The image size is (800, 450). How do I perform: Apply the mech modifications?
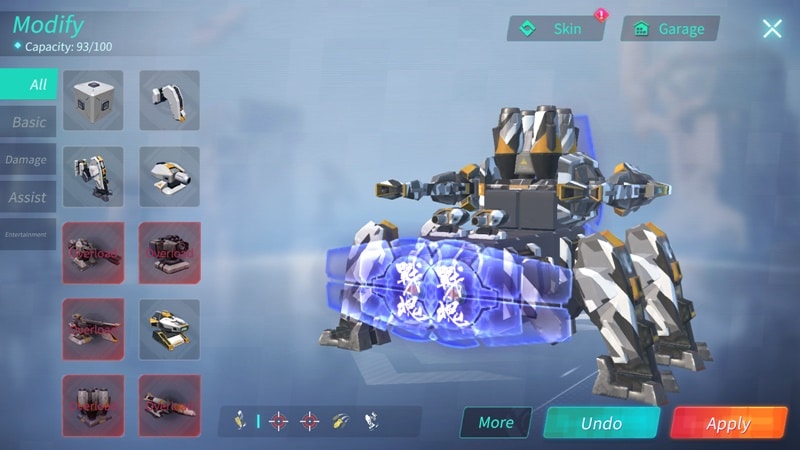728,423
